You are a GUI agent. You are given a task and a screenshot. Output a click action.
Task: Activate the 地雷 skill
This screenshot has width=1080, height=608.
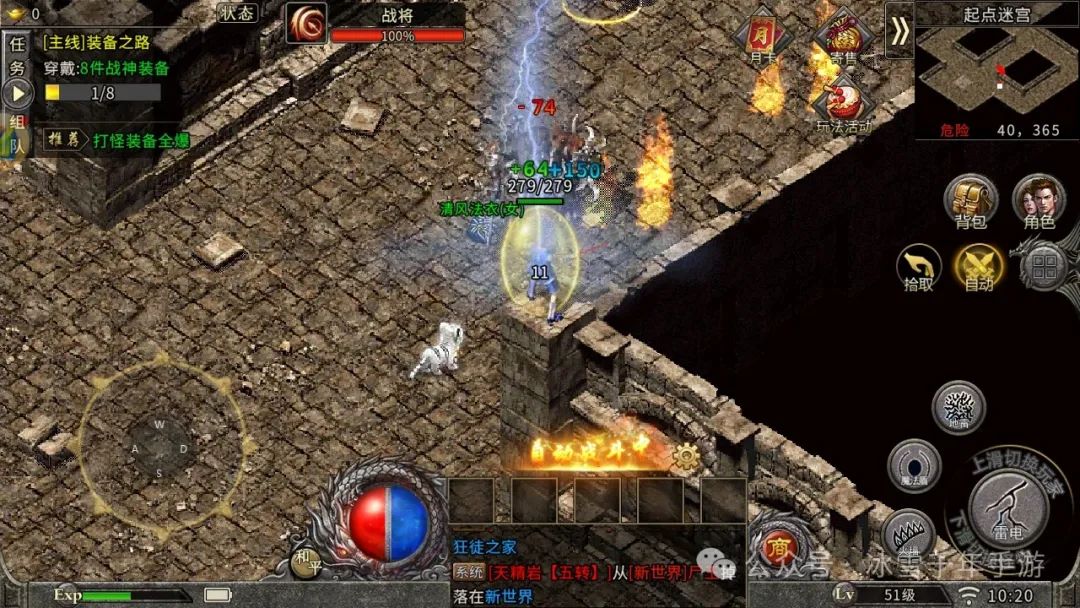pos(958,407)
